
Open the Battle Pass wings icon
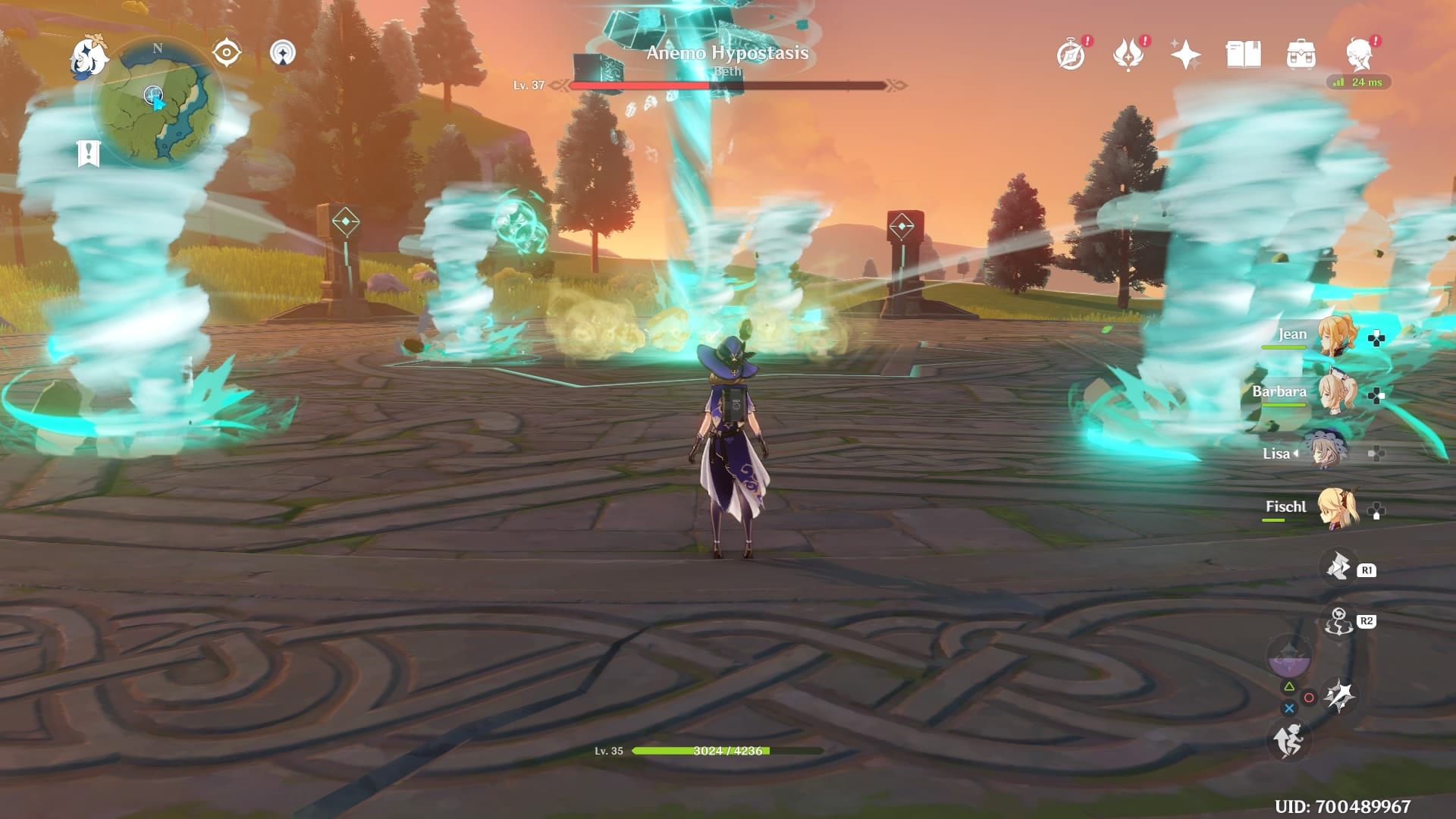(x=1129, y=53)
